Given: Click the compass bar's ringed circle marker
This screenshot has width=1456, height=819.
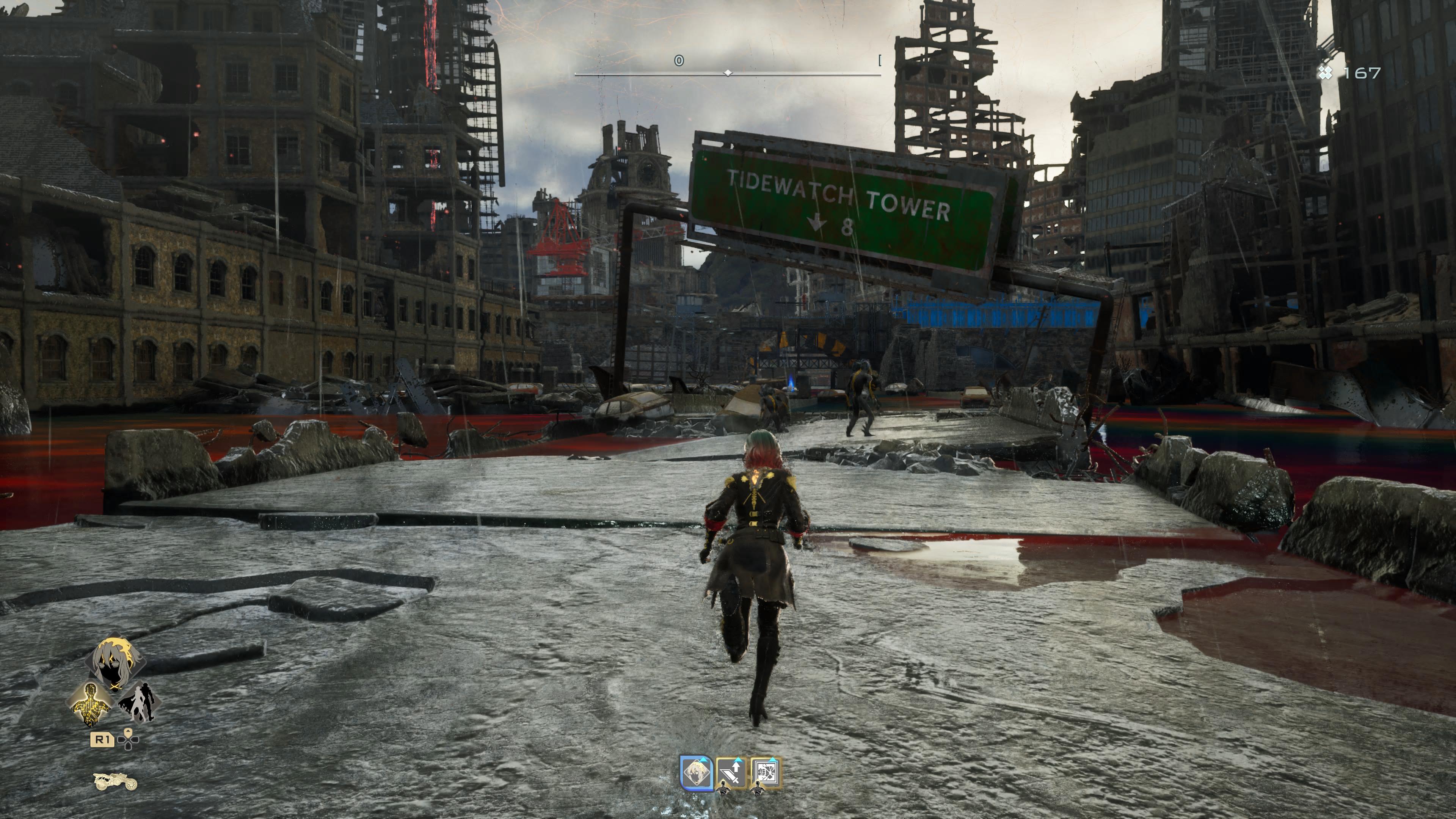Looking at the screenshot, I should pos(679,61).
